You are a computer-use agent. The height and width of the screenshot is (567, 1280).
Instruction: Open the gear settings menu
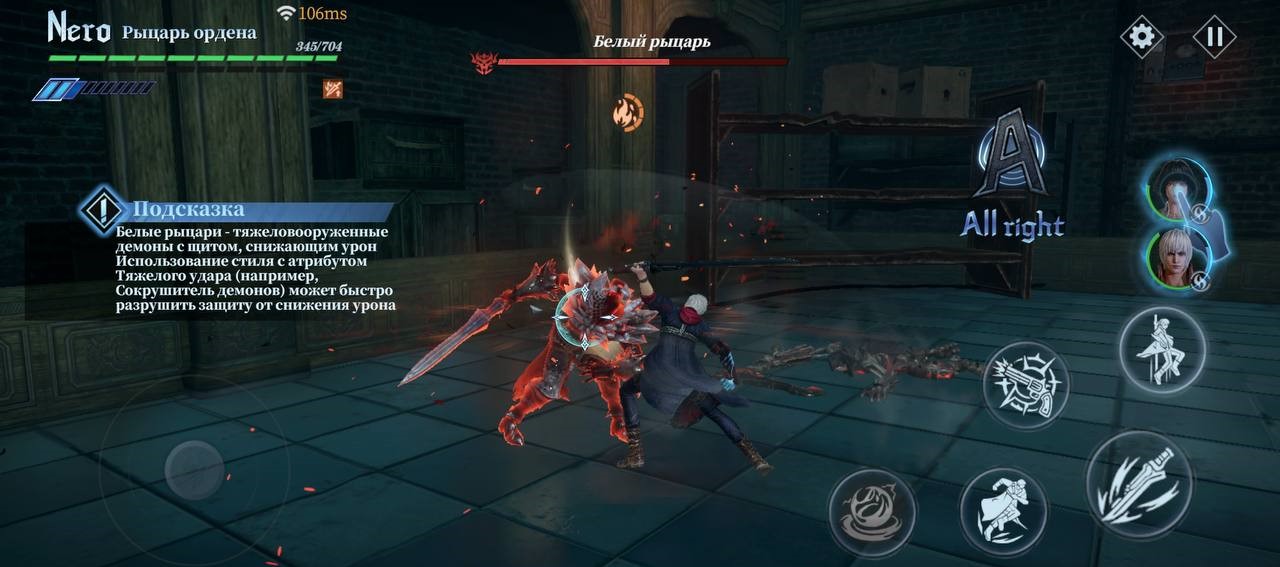[x=1141, y=37]
